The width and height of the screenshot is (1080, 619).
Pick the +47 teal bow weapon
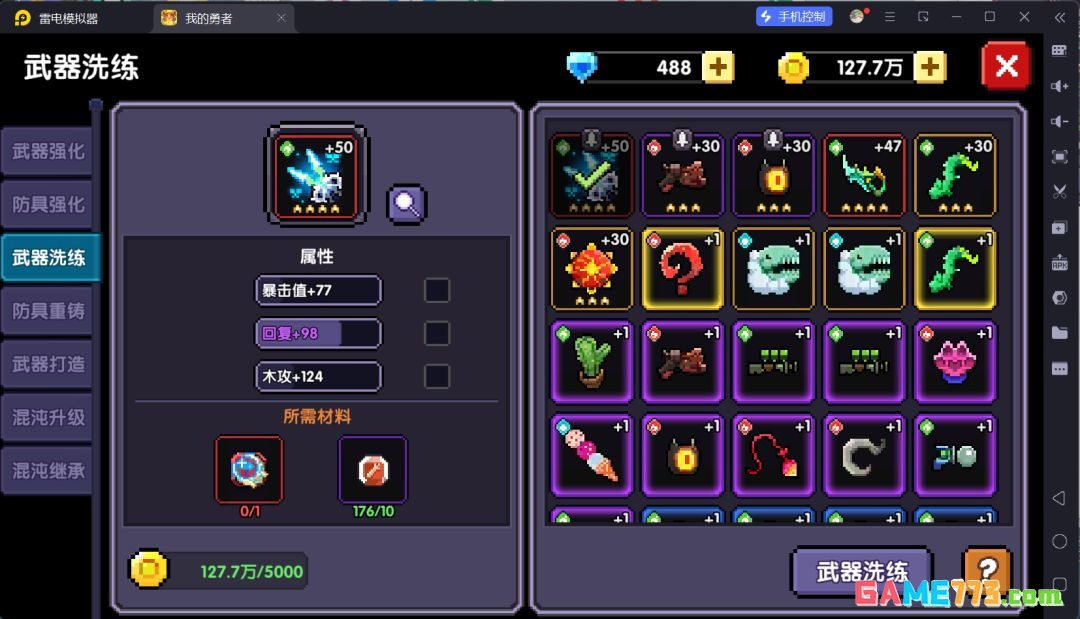click(864, 176)
